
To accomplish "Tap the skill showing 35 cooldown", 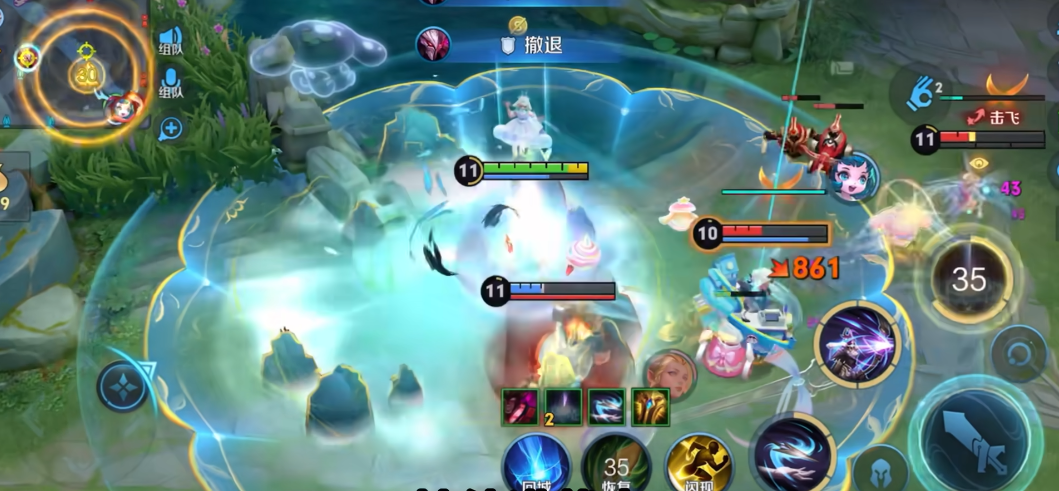I will (968, 279).
